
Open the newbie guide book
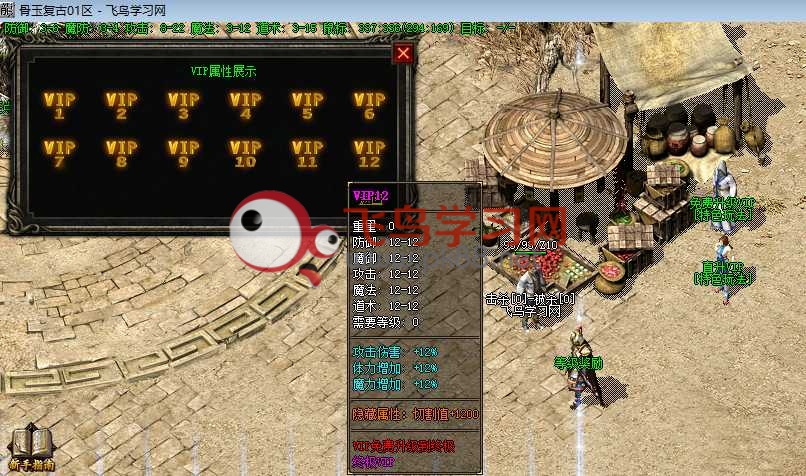(x=30, y=447)
